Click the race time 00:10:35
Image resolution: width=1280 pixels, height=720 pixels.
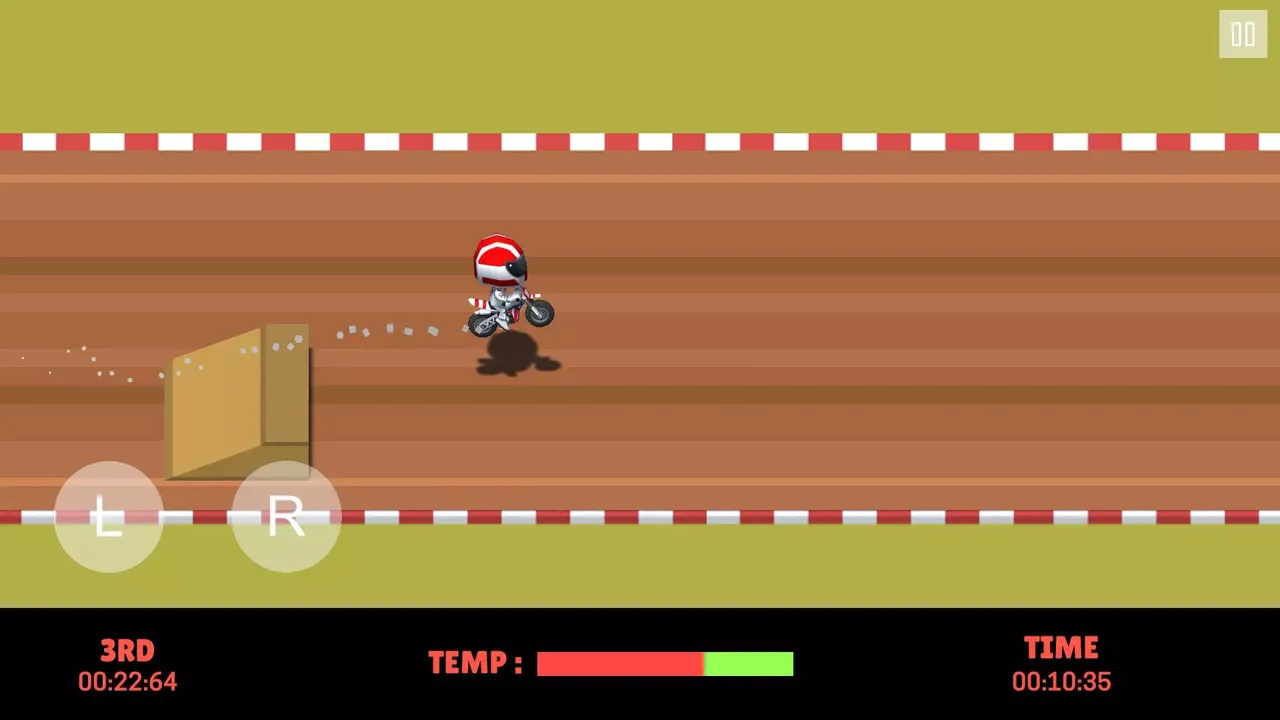pyautogui.click(x=1061, y=681)
